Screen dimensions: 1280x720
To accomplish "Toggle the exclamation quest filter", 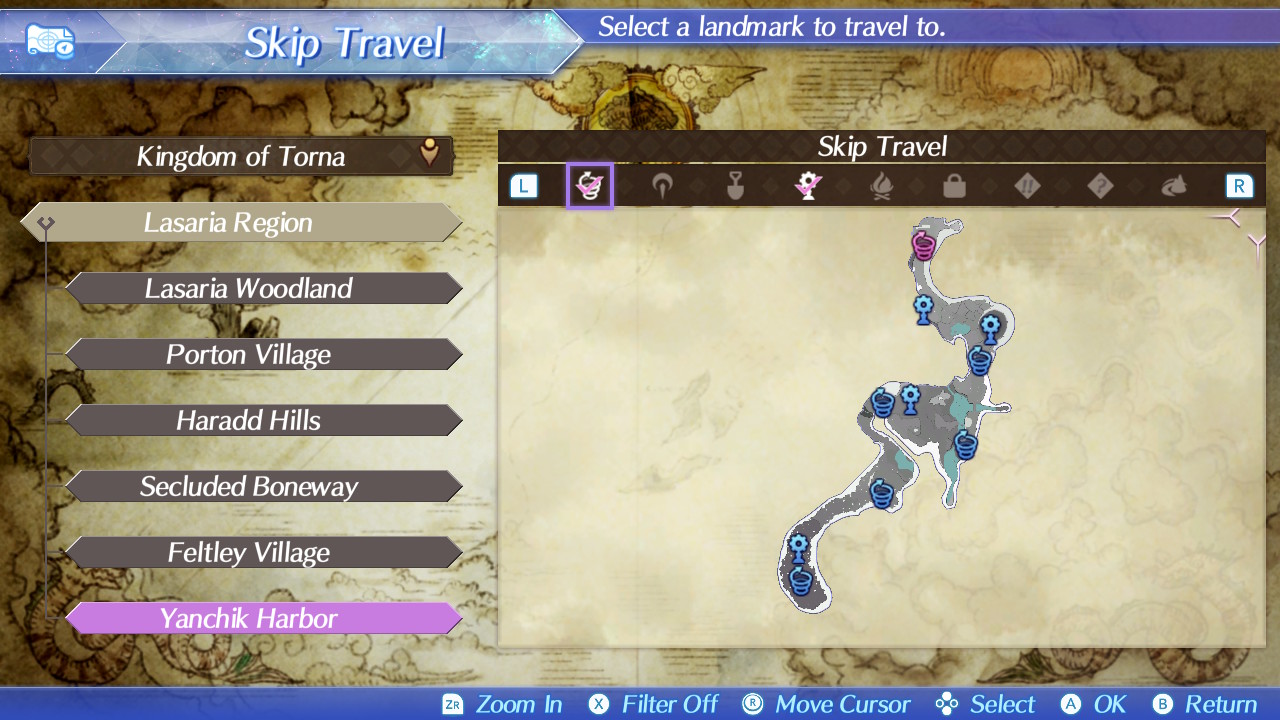I will (x=1027, y=186).
